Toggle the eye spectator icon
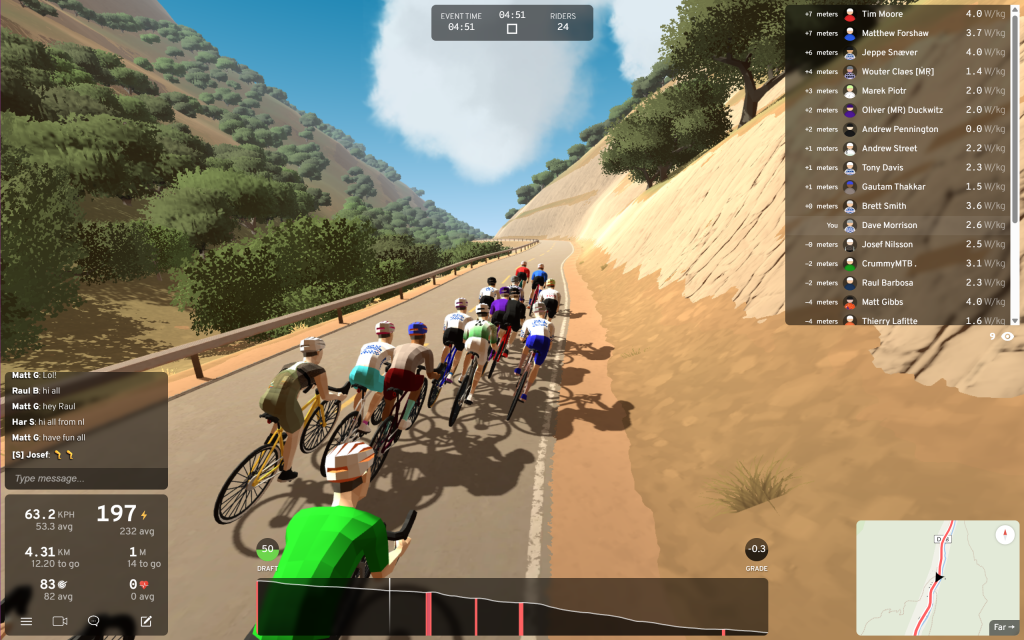 1007,337
